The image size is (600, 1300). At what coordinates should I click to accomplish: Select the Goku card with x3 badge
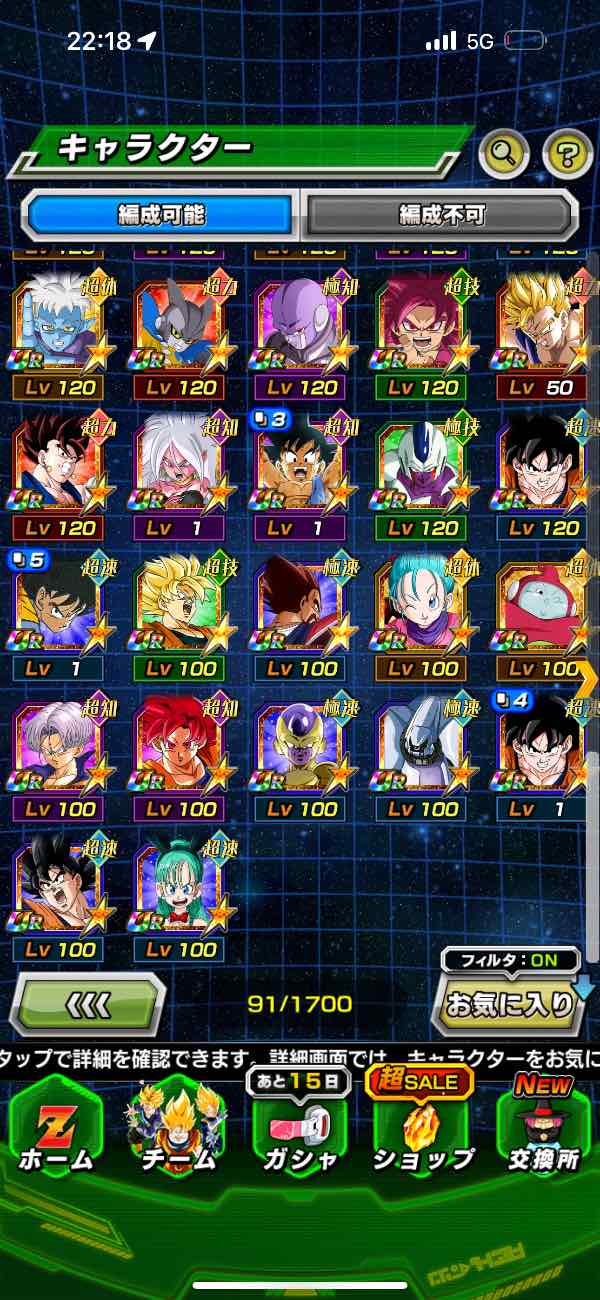pos(301,465)
